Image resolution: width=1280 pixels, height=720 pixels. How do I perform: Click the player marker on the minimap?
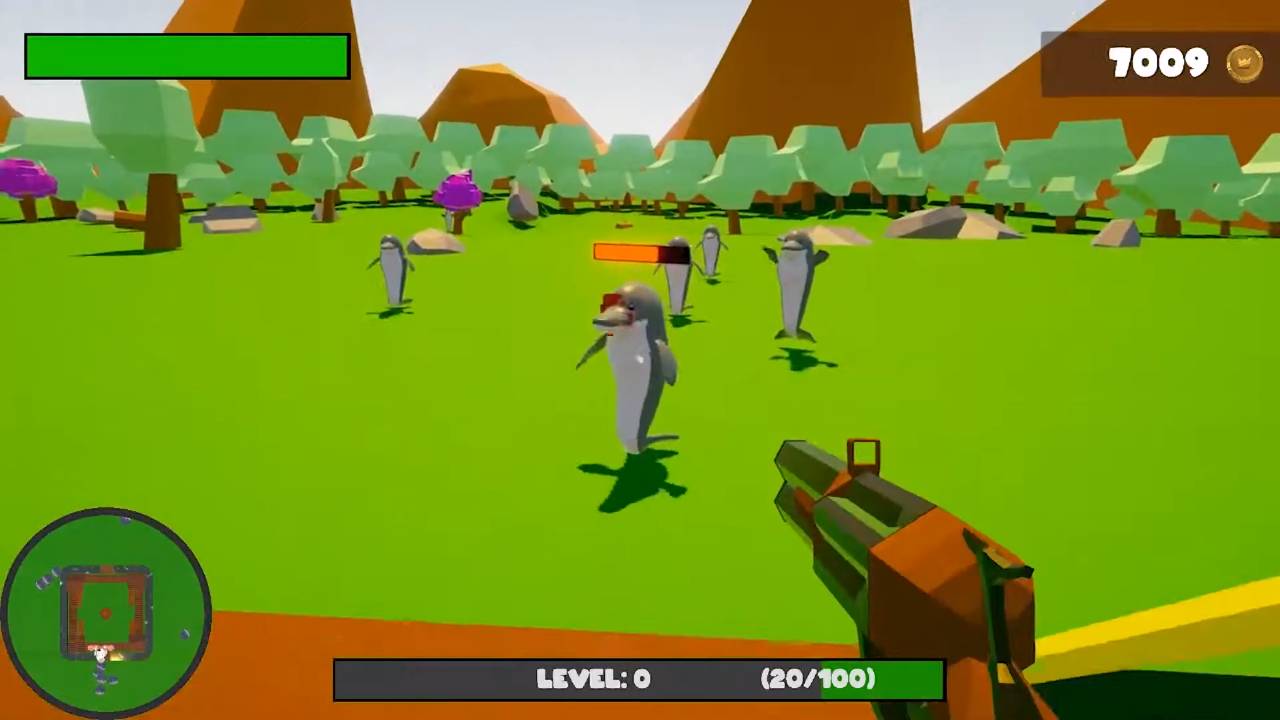(101, 652)
